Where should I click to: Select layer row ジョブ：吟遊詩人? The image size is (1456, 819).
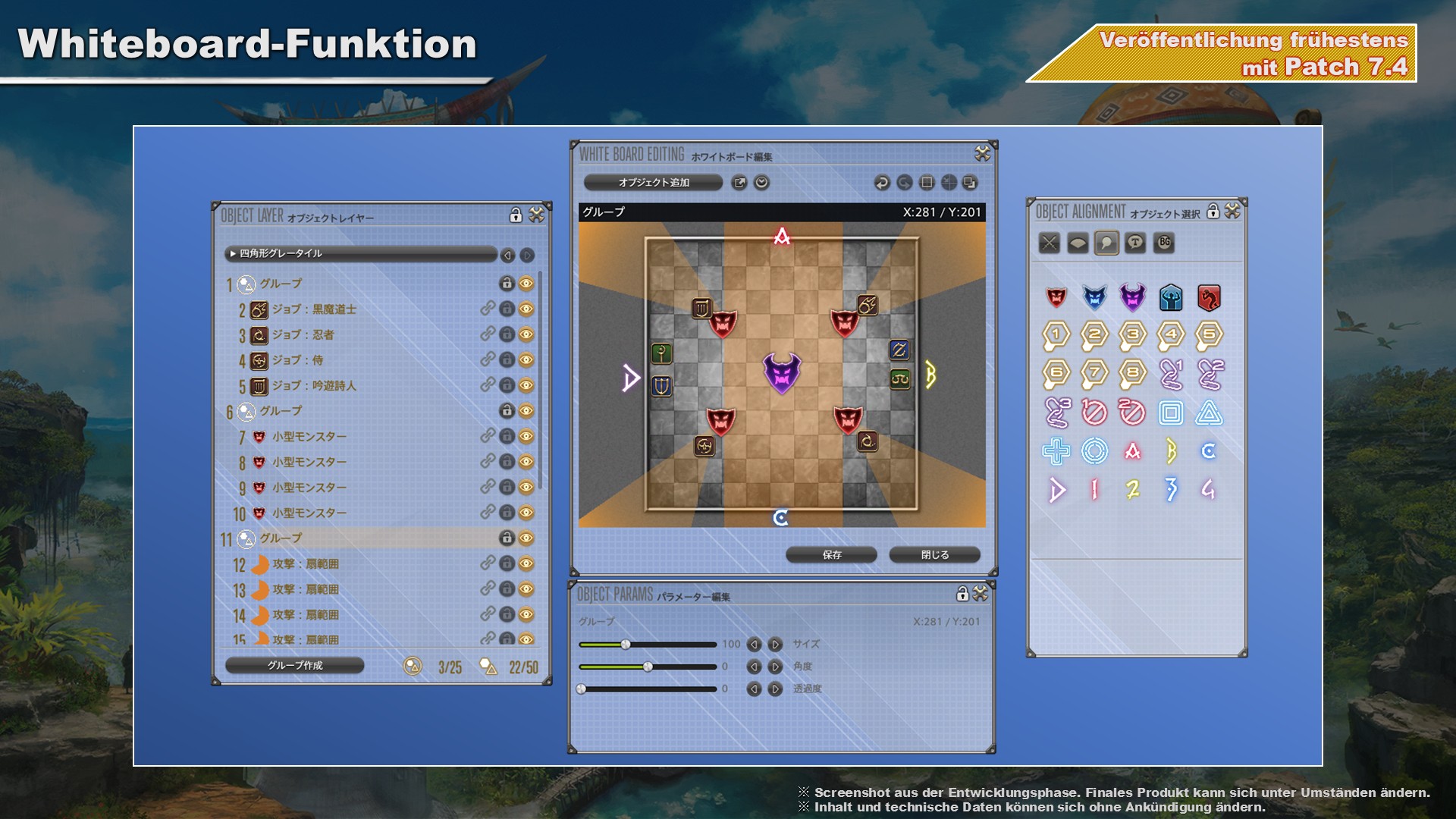click(x=314, y=386)
